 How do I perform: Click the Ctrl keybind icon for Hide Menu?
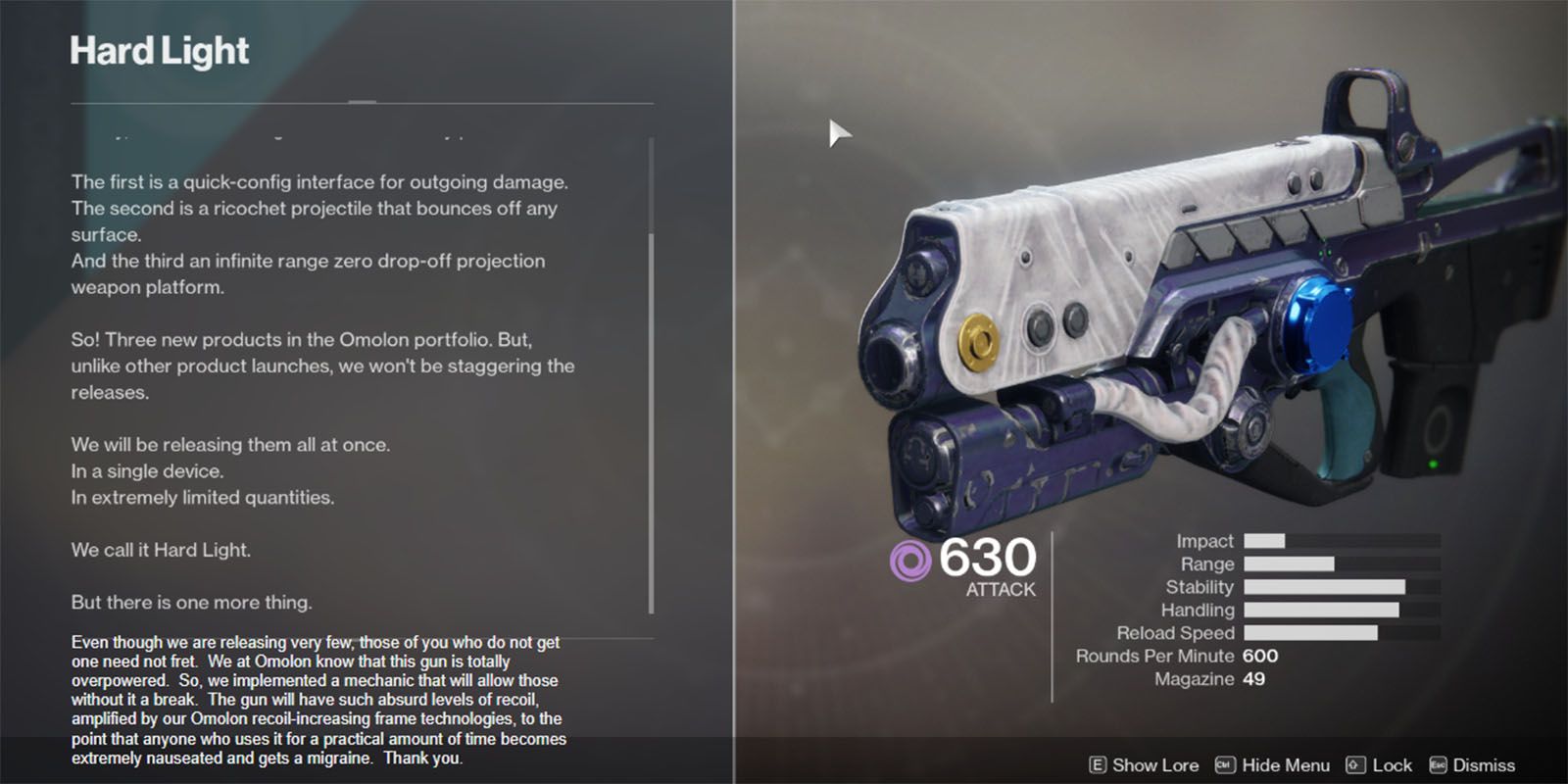[1223, 764]
